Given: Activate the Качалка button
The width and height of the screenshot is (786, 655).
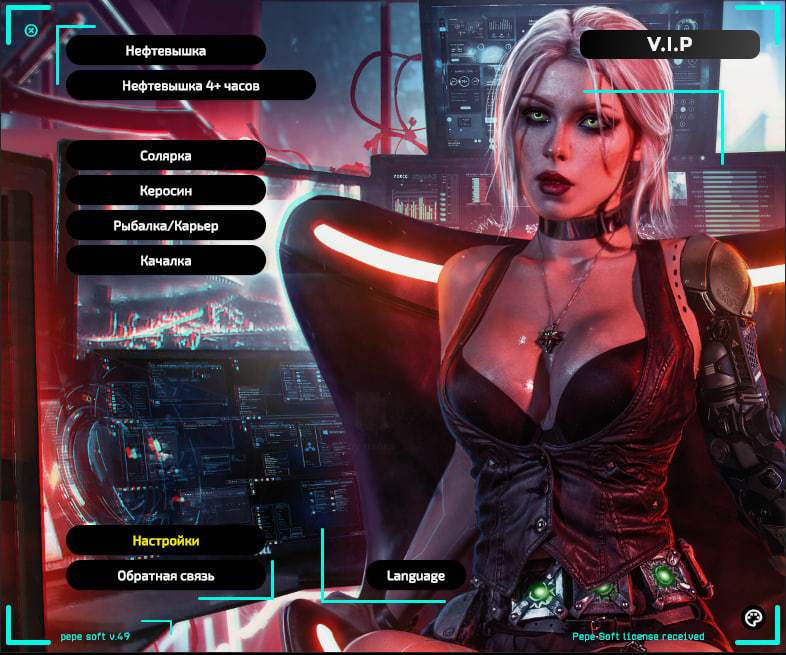Looking at the screenshot, I should point(166,260).
